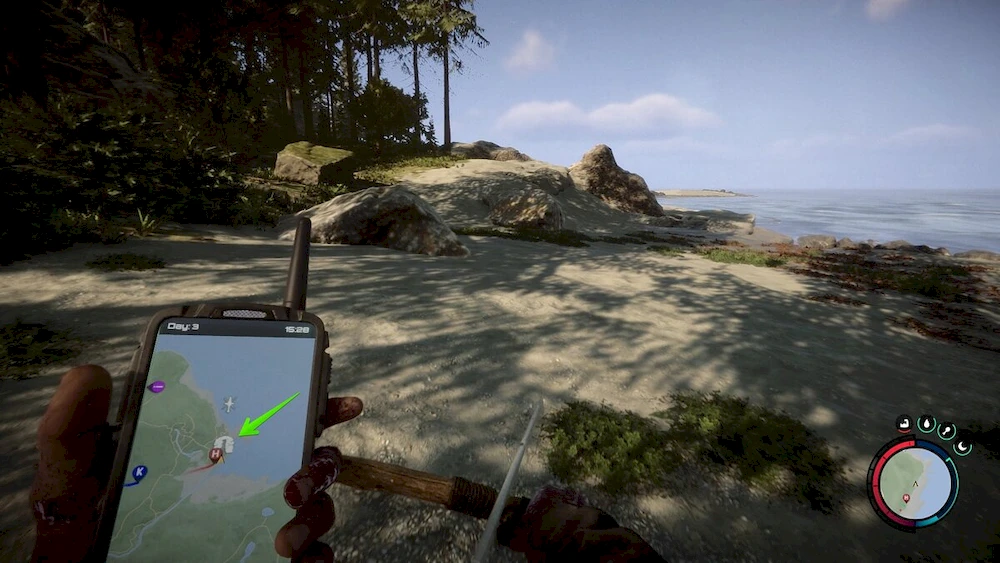1000x563 pixels.
Task: Select the white cave marker on the GPS
Action: pyautogui.click(x=224, y=442)
